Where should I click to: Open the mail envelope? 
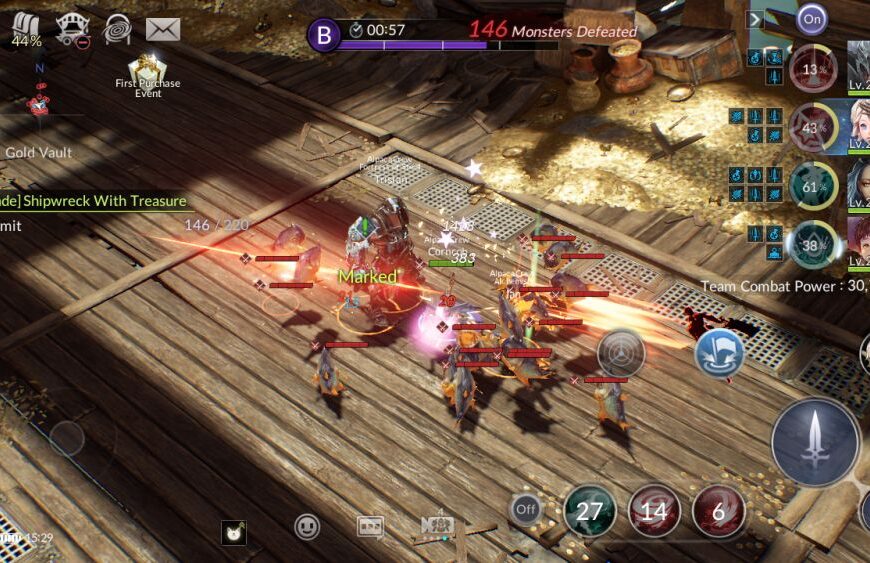(163, 30)
